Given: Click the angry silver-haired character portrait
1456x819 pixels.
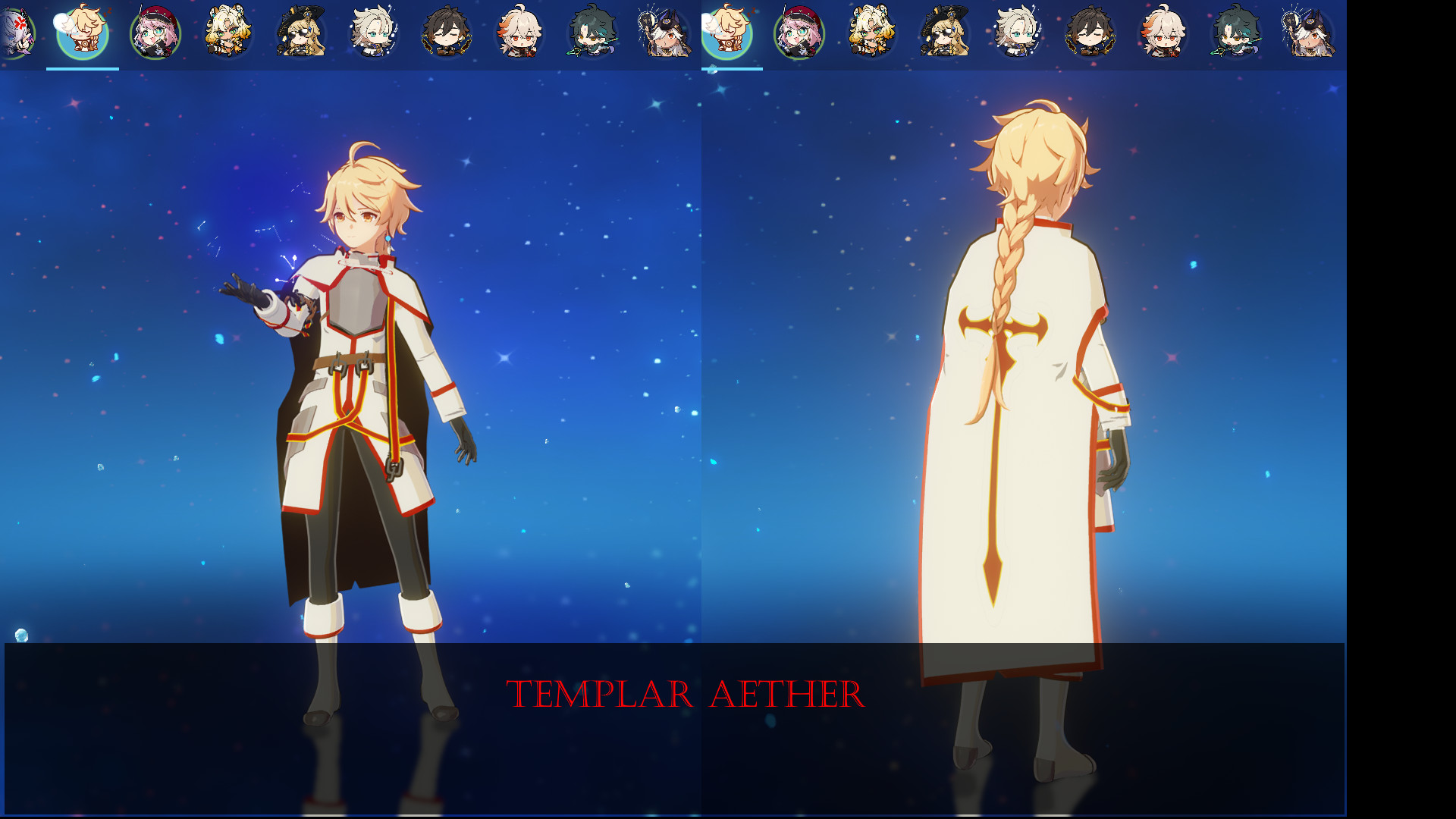Looking at the screenshot, I should [17, 34].
